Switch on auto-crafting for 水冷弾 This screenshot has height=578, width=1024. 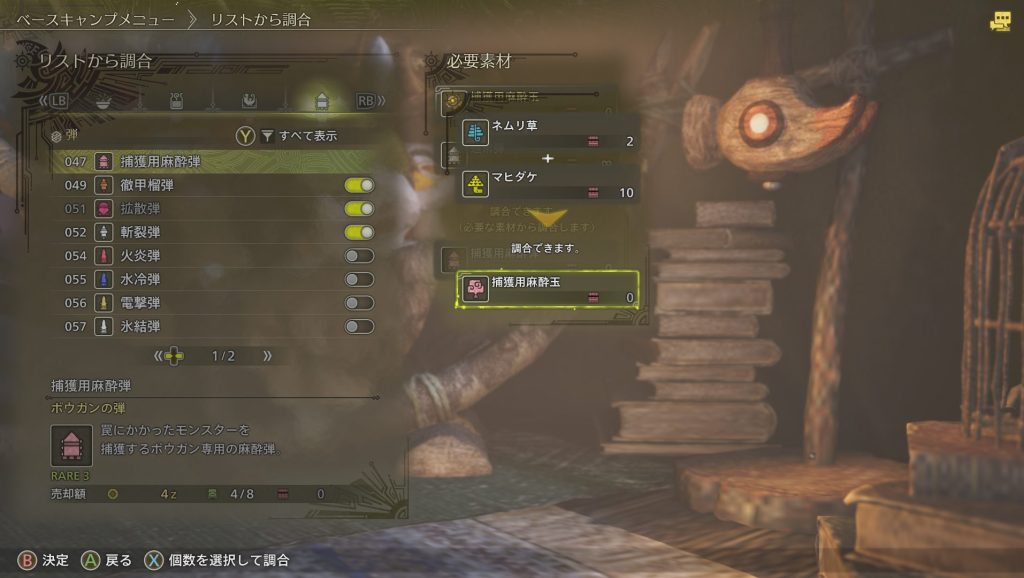click(359, 279)
